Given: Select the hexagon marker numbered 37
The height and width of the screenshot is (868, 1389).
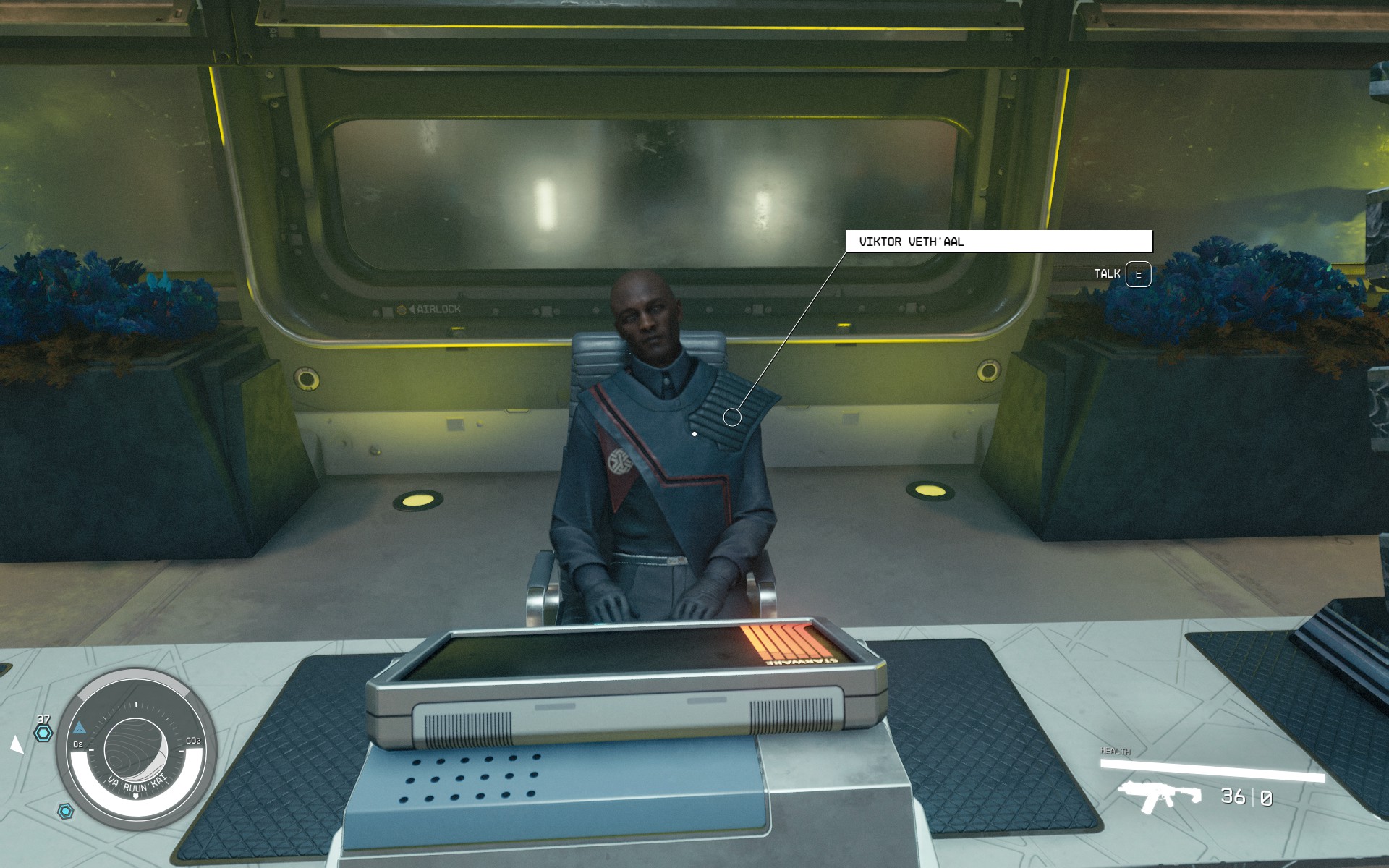Looking at the screenshot, I should [x=43, y=733].
